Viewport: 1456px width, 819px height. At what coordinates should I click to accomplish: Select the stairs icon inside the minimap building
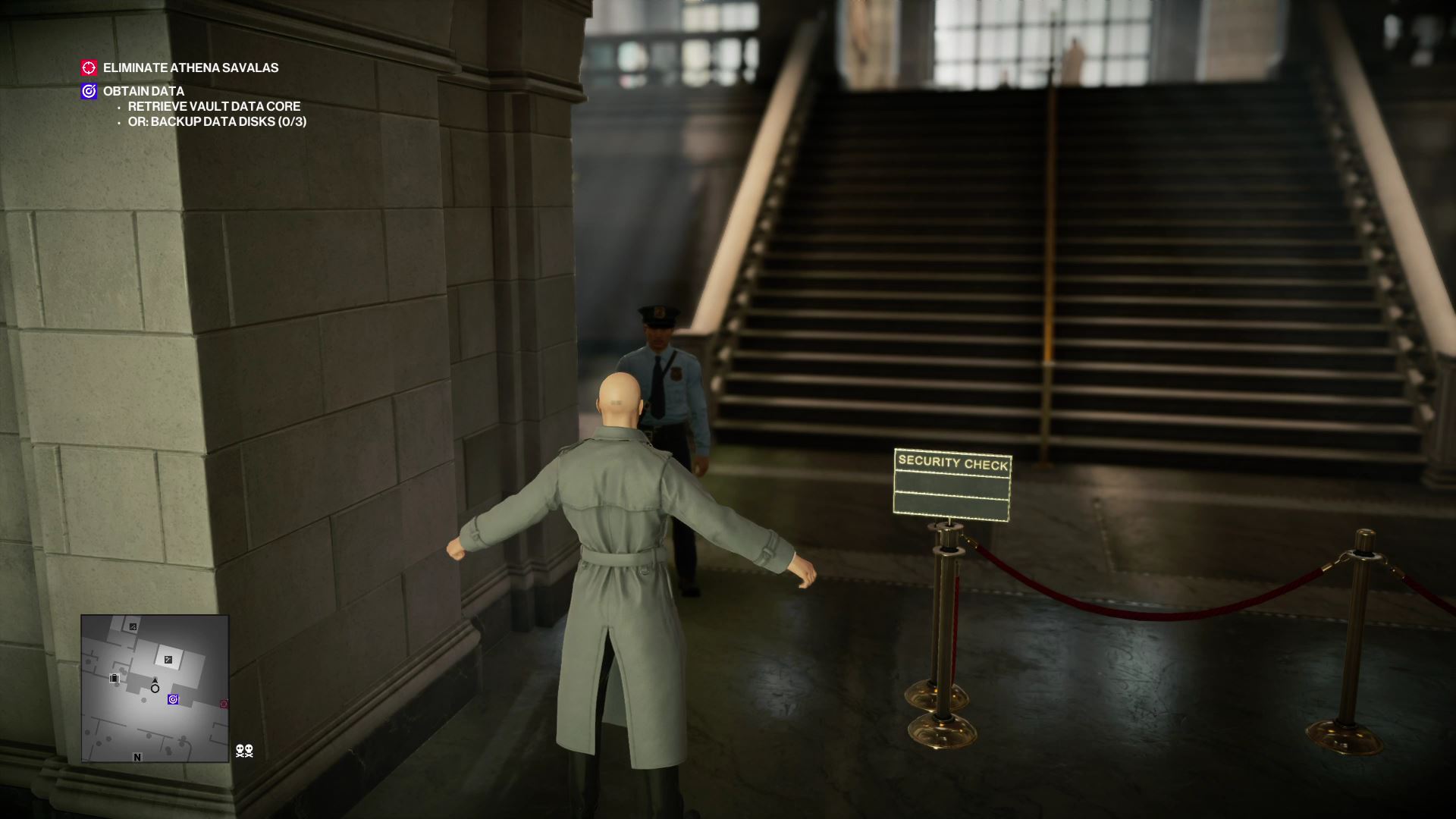[x=168, y=660]
